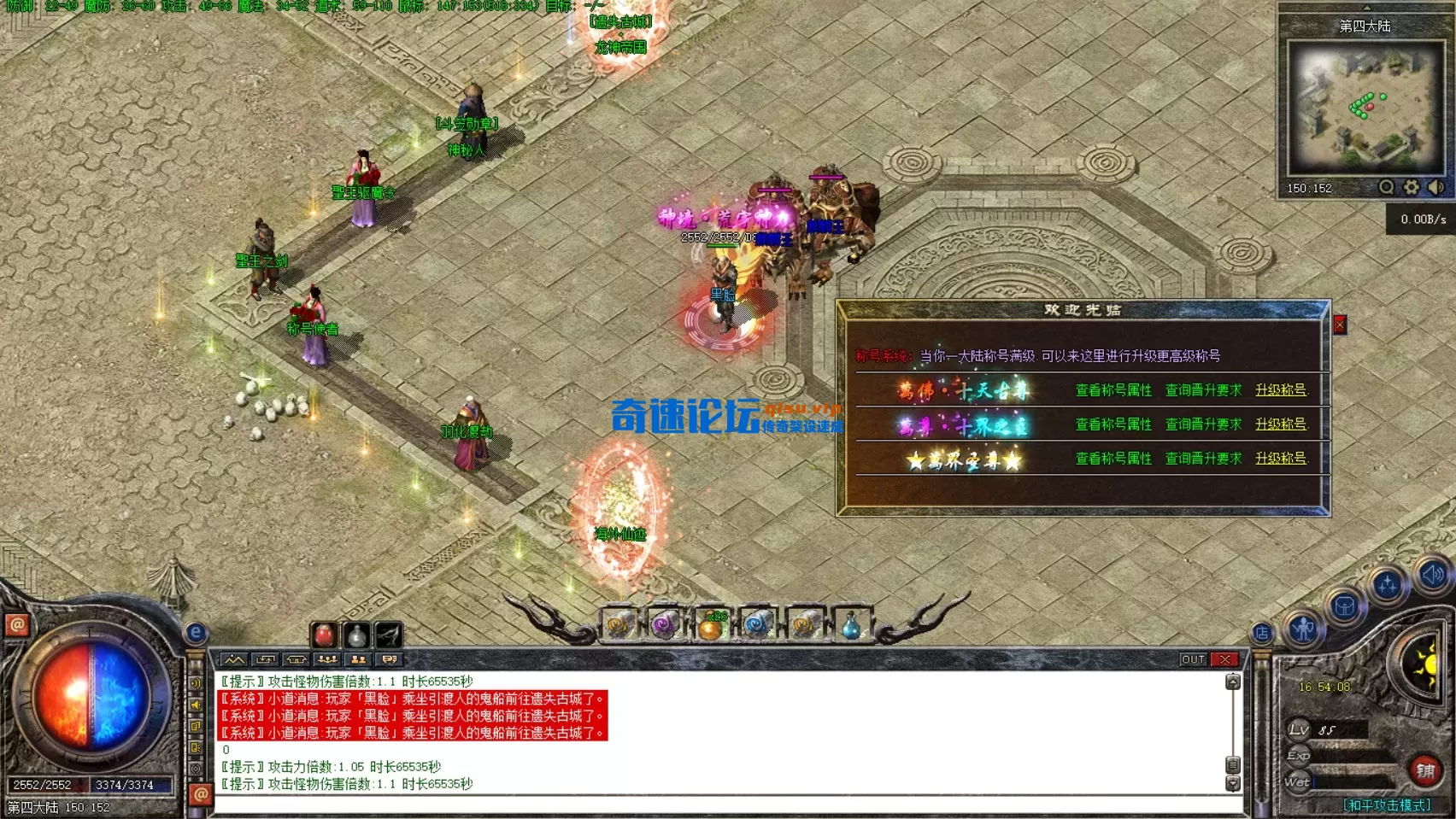
Task: Mute game audio via minimap speaker icon
Action: point(1435,187)
